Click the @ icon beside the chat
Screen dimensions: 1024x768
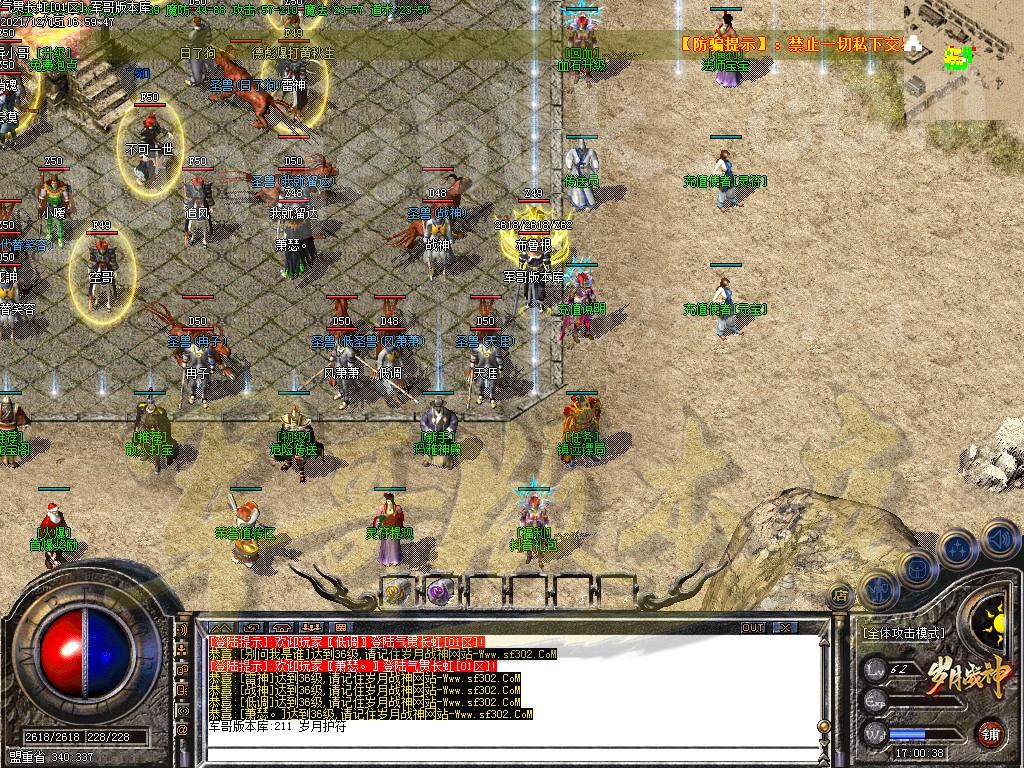coord(183,730)
